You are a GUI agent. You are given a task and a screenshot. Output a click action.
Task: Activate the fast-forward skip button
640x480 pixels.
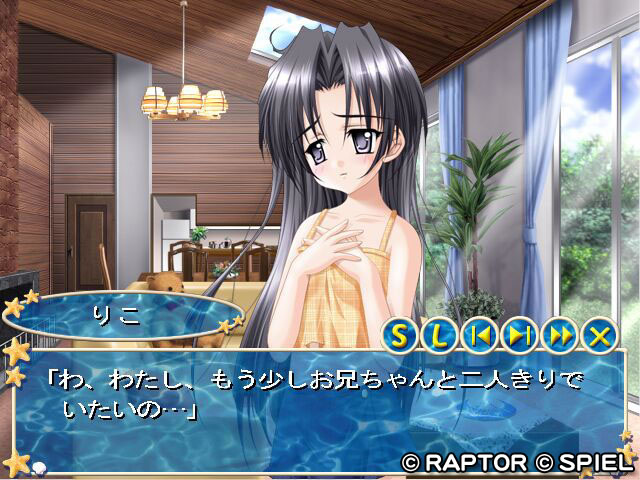click(x=559, y=335)
